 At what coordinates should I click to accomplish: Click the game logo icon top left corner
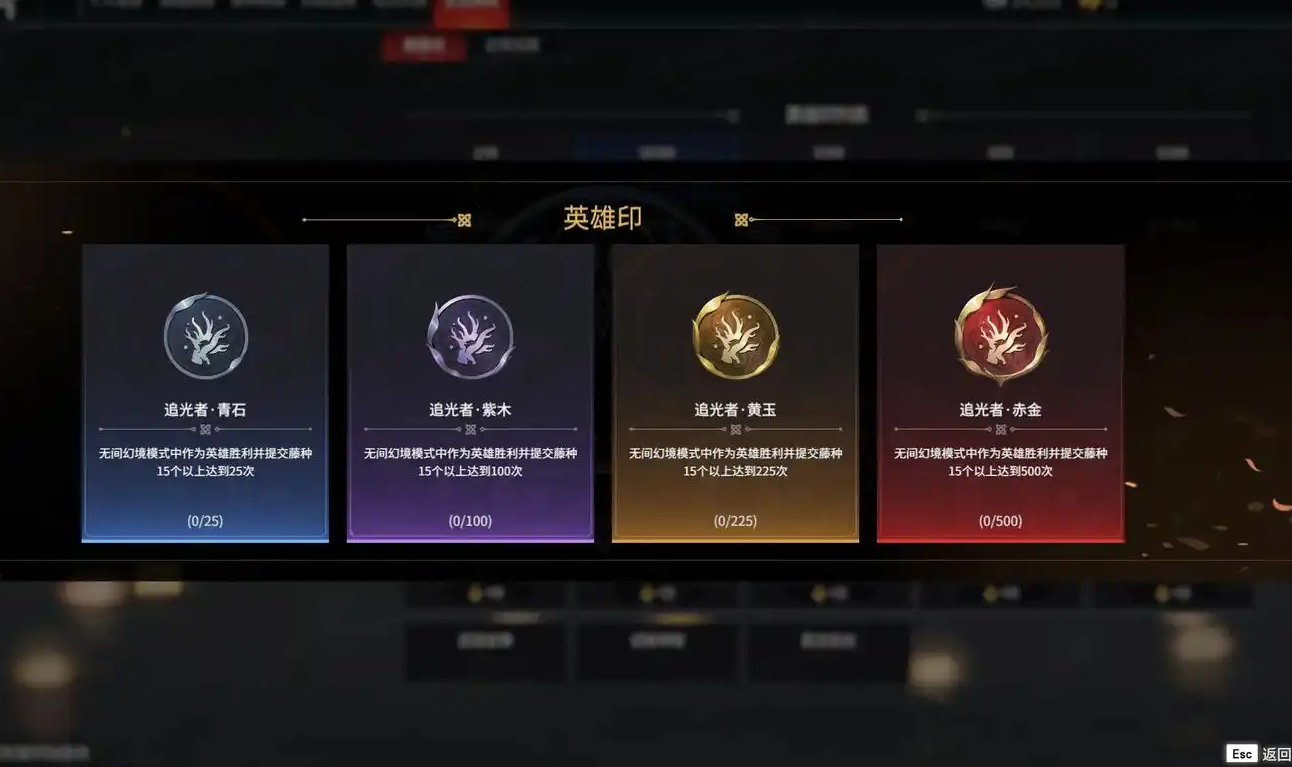tap(12, 8)
